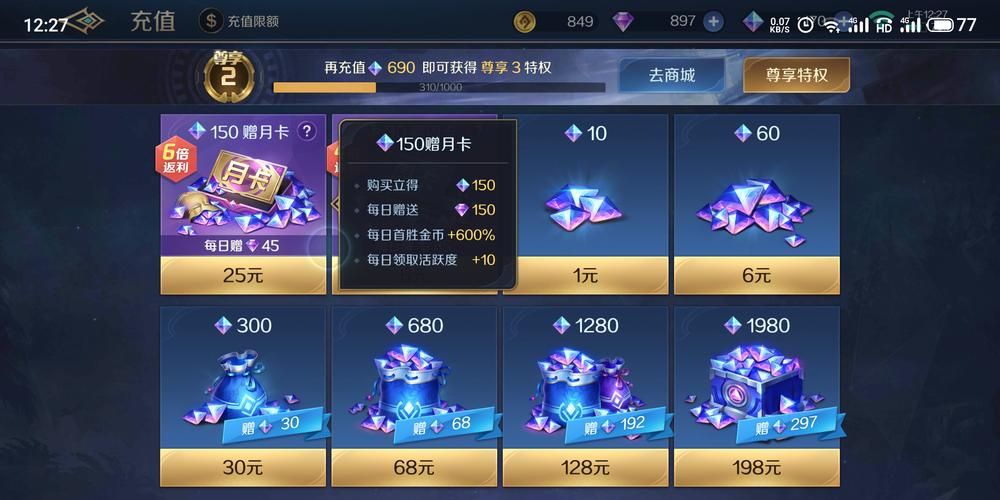This screenshot has height=500, width=1000.
Task: Purchase the 1980 diamonds pack for 198元
Action: [x=756, y=466]
